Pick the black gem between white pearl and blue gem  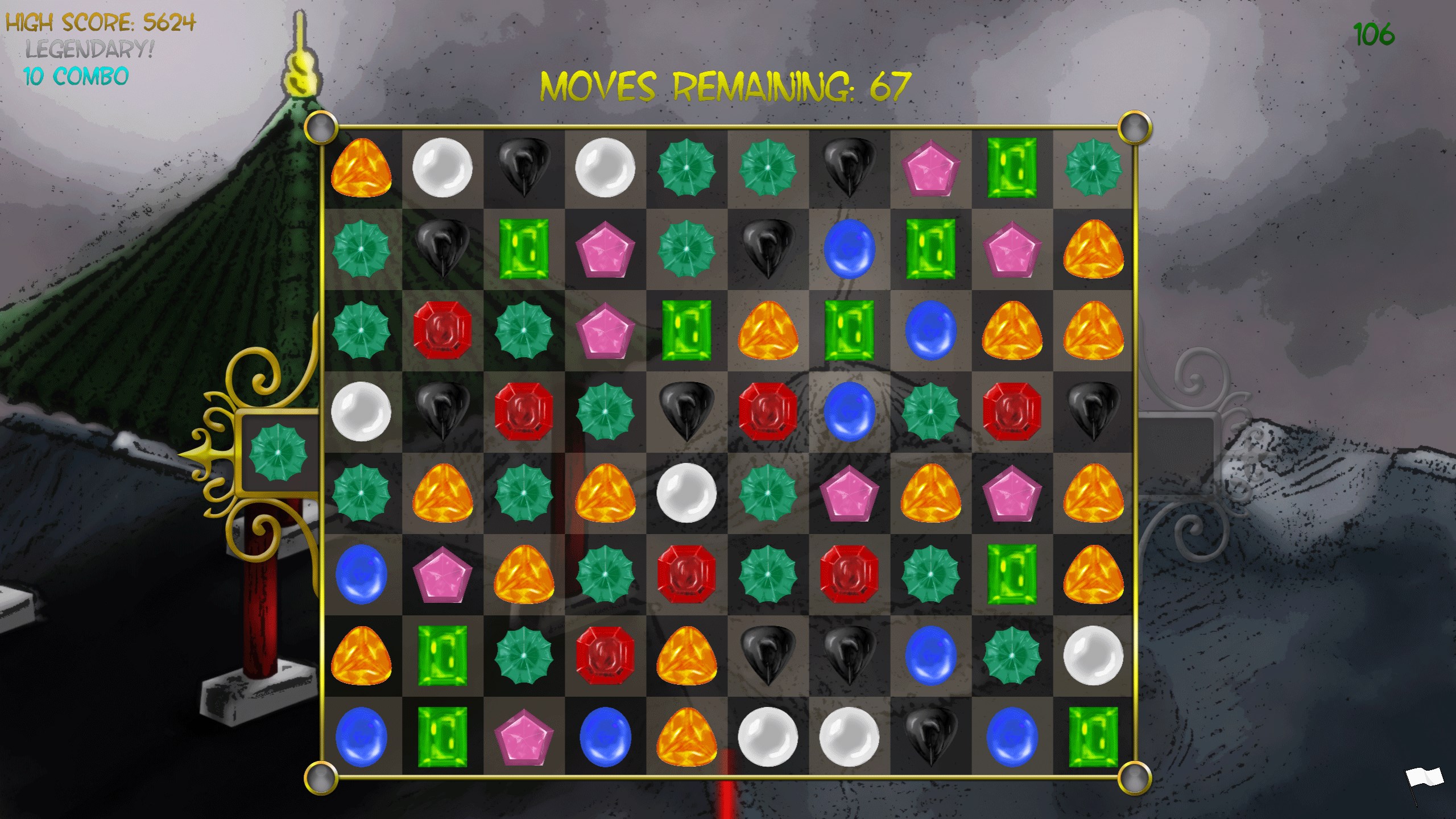pos(930,737)
